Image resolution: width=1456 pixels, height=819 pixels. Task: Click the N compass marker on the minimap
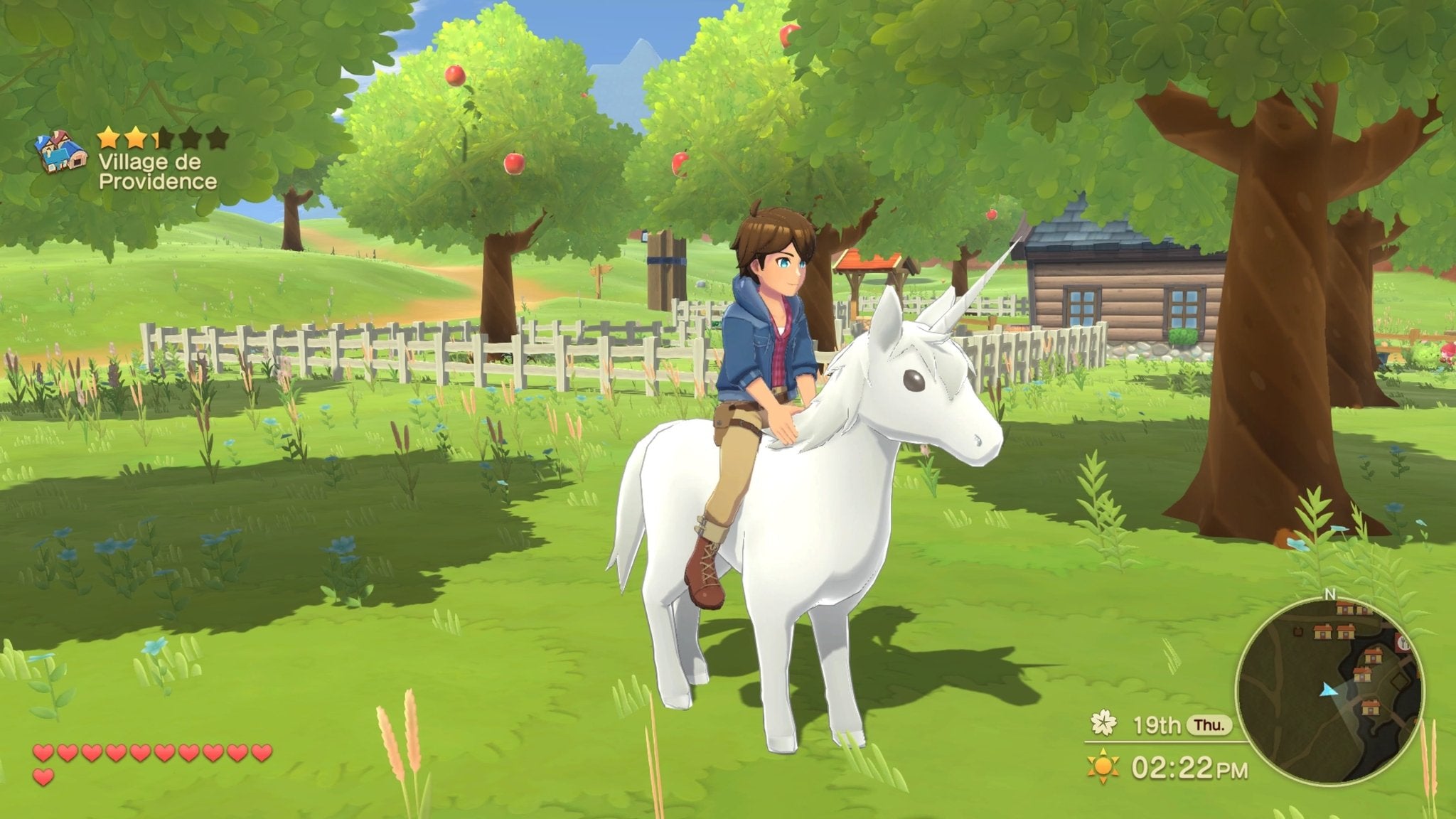[x=1331, y=594]
